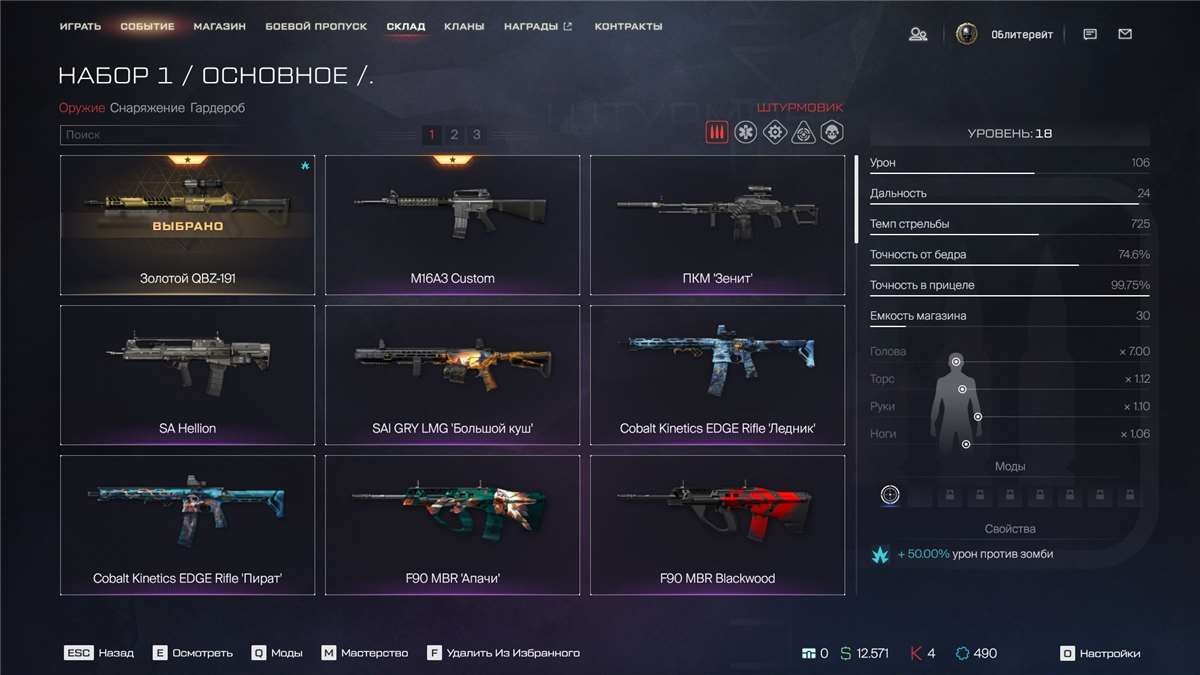Image resolution: width=1200 pixels, height=675 pixels.
Task: Select the F90 MBR 'Апачи' weapon
Action: [452, 525]
